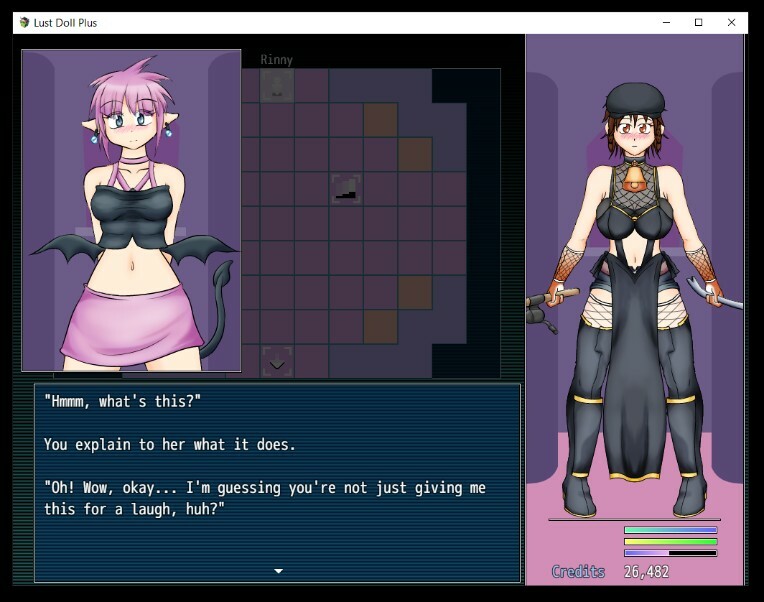The image size is (764, 602).
Task: Select the map tile under the Rinny label
Action: pos(277,85)
